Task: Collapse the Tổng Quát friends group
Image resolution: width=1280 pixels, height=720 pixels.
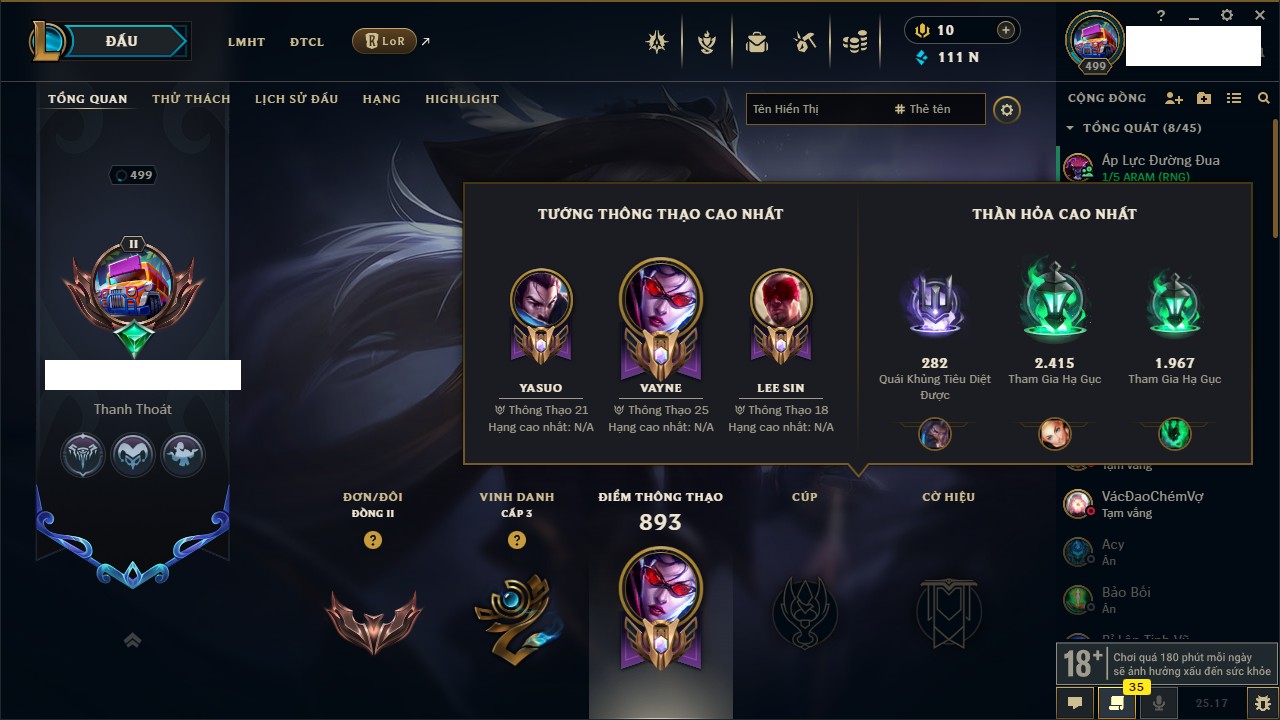Action: click(x=1070, y=128)
